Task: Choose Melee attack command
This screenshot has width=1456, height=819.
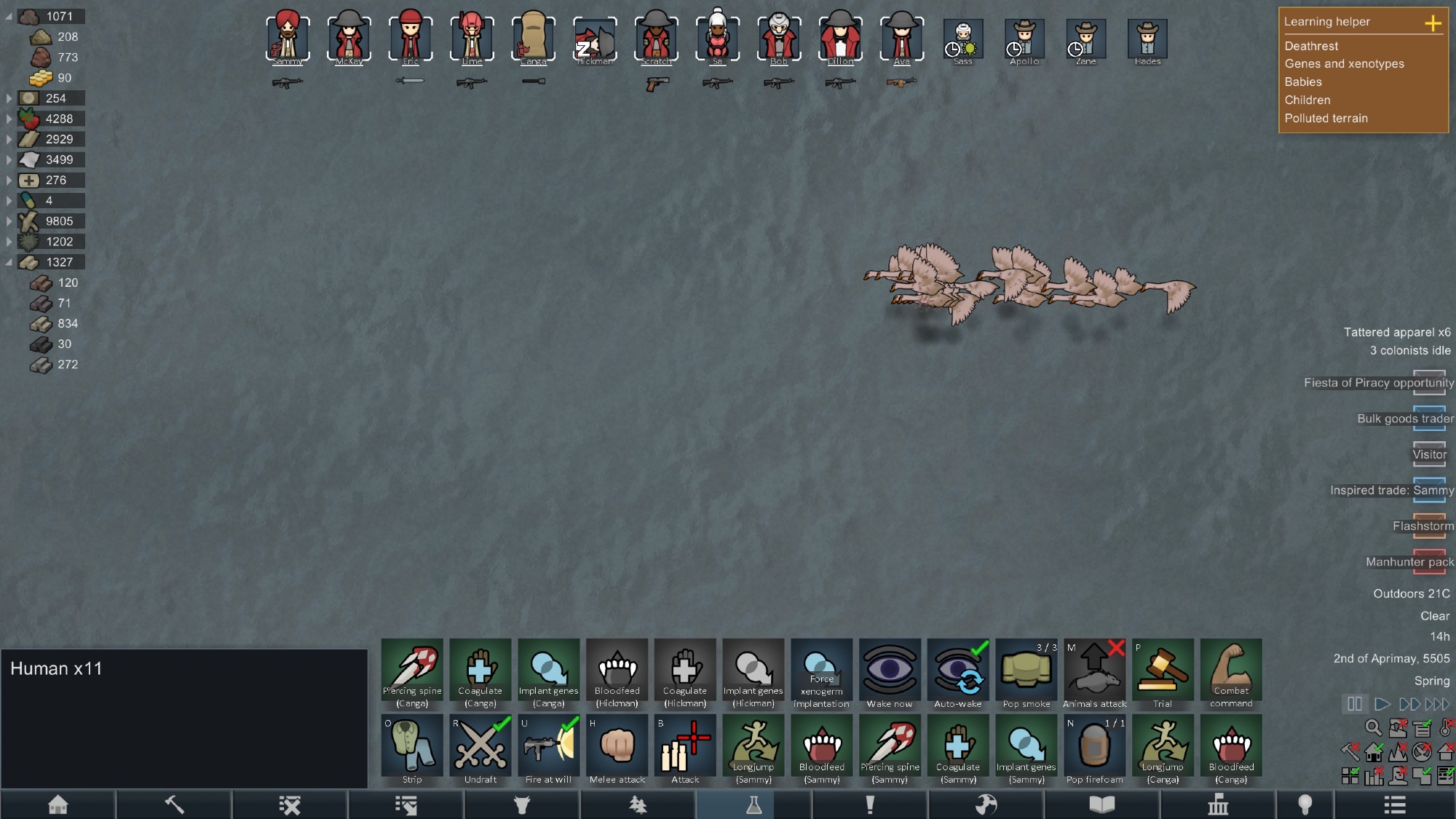Action: pos(617,748)
